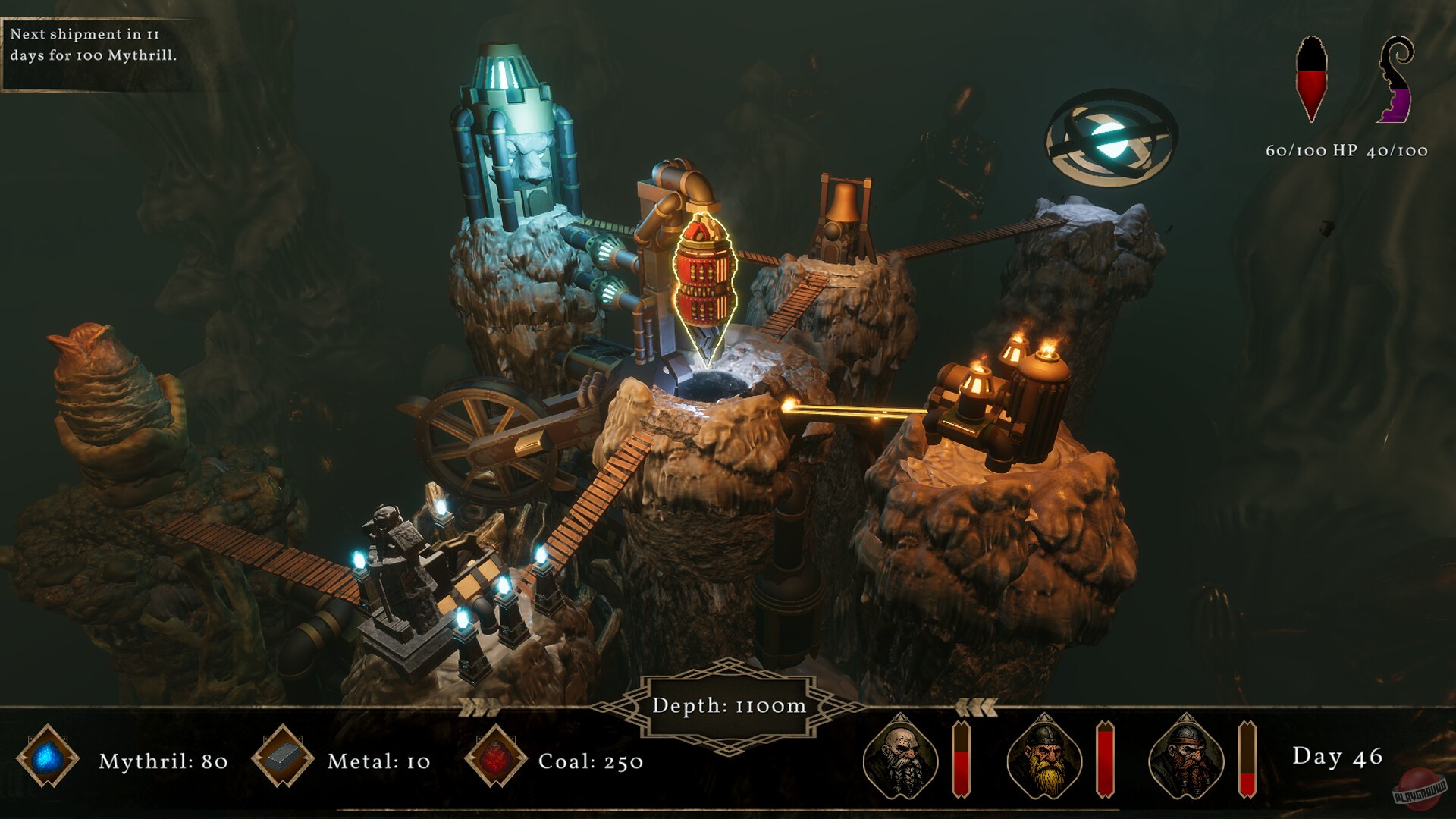Click the red Coal resource icon
Screen dimensions: 1456x819
(x=496, y=758)
